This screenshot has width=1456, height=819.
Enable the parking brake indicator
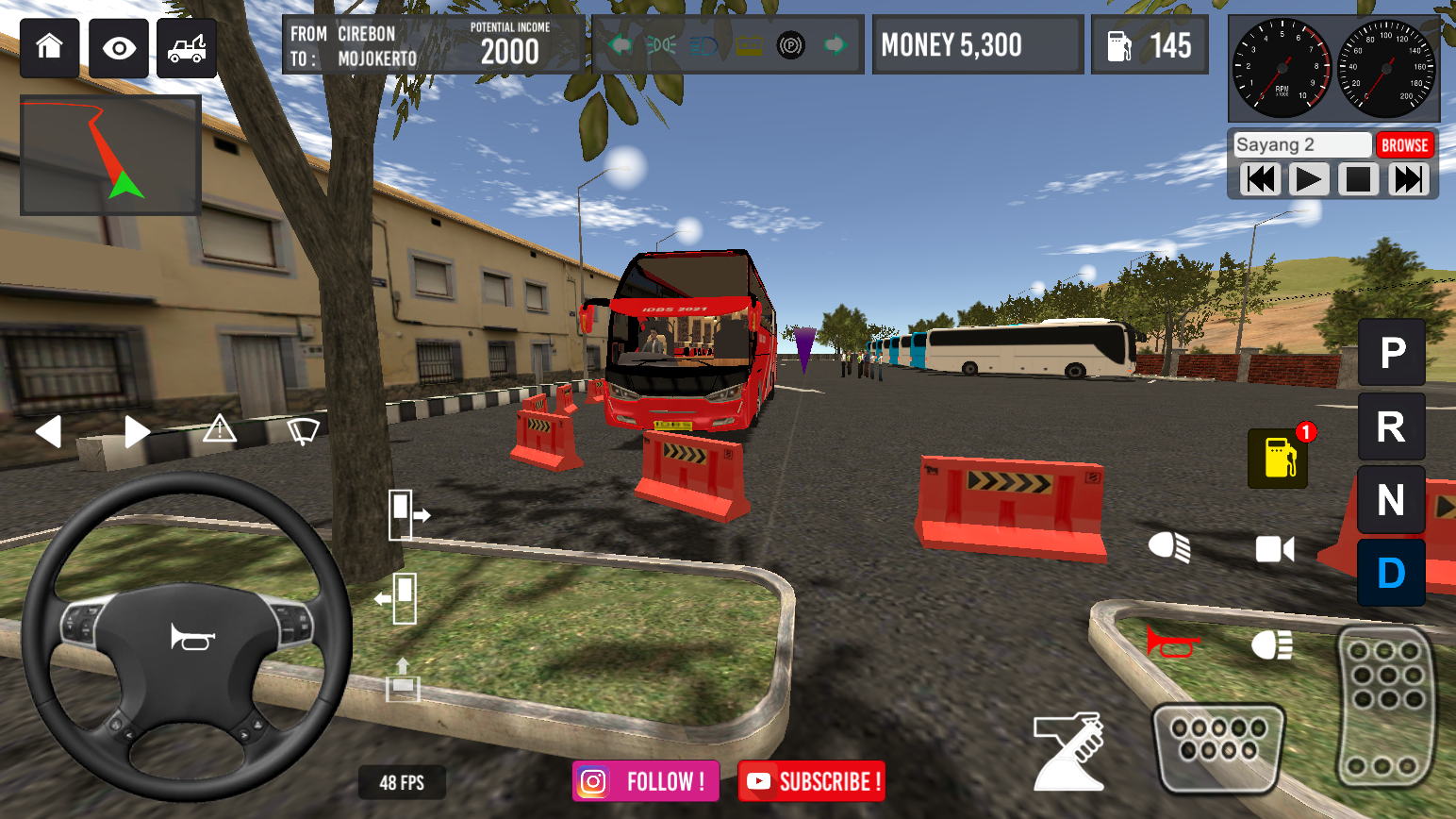pyautogui.click(x=790, y=45)
